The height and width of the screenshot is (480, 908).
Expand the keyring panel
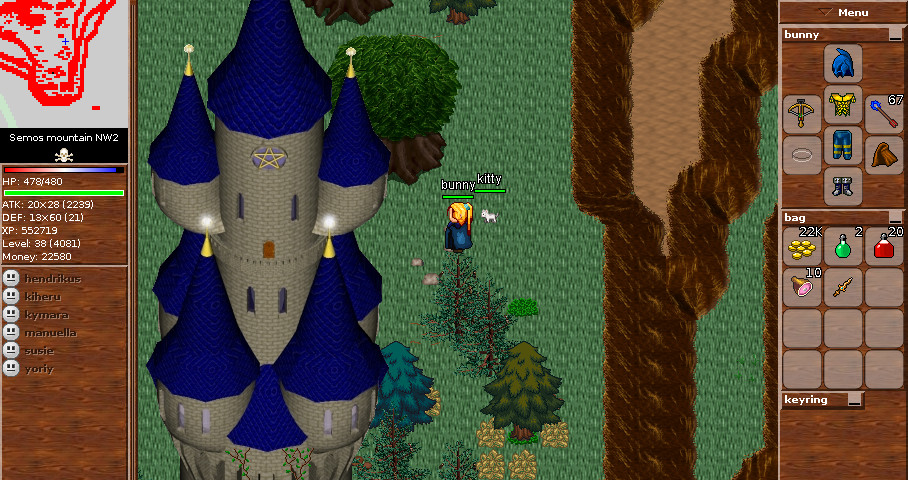point(854,400)
